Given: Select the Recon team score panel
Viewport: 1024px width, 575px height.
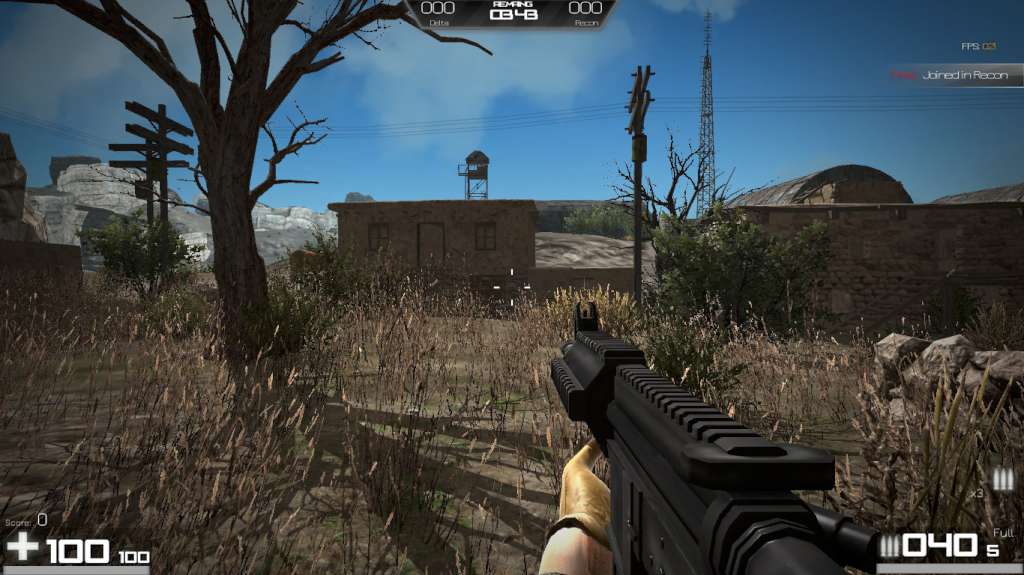Looking at the screenshot, I should [584, 11].
